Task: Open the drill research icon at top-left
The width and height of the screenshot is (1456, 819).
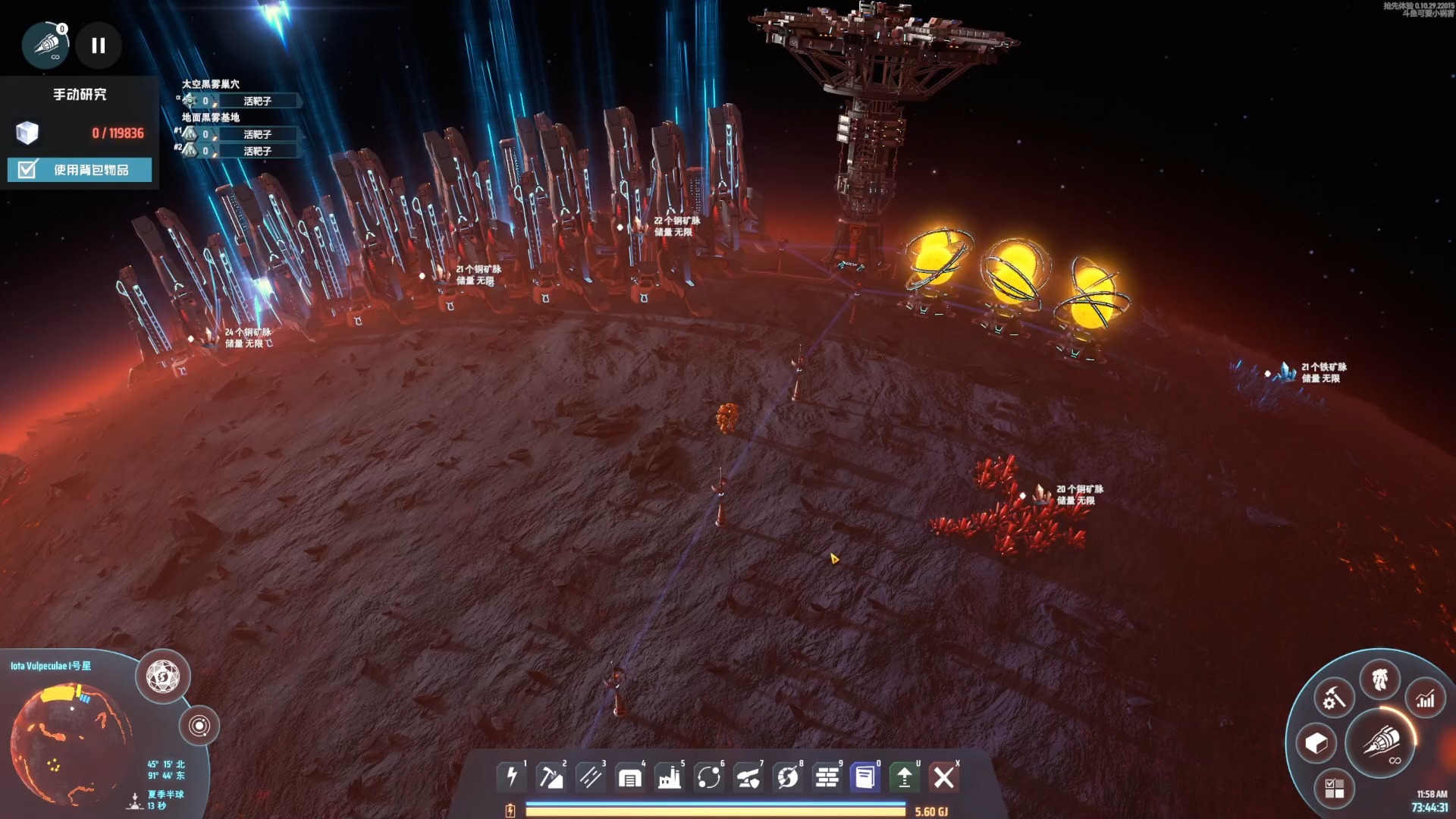Action: pyautogui.click(x=45, y=45)
